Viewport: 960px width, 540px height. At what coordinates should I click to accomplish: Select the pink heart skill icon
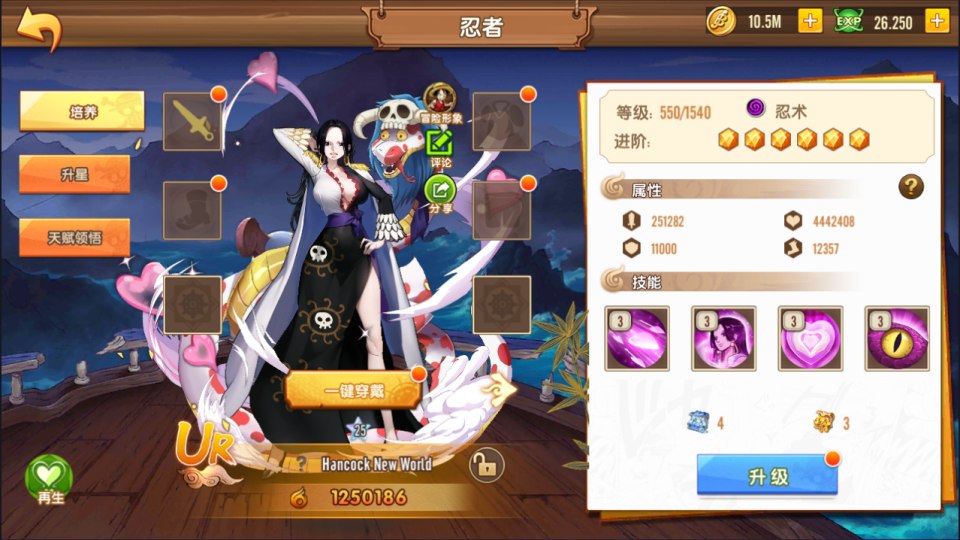point(810,338)
